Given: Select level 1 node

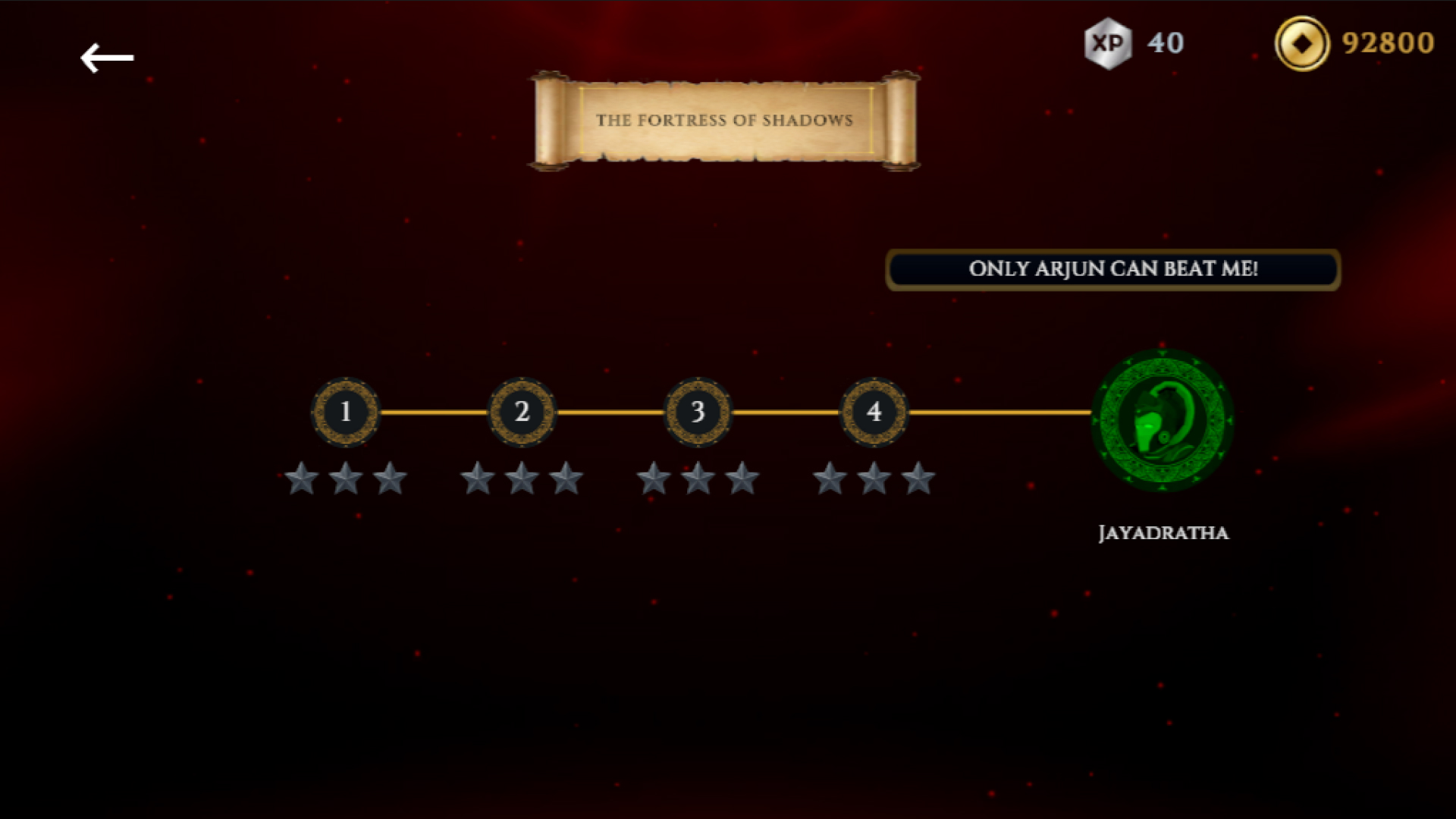Looking at the screenshot, I should point(346,412).
